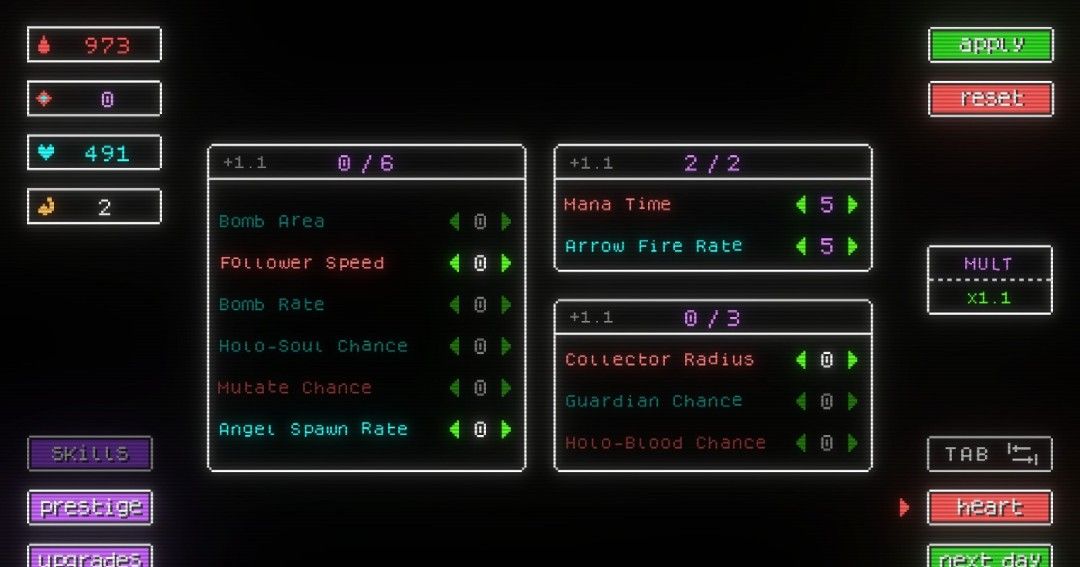Increase Mana Time using the right arrow
1080x567 pixels.
coord(853,205)
